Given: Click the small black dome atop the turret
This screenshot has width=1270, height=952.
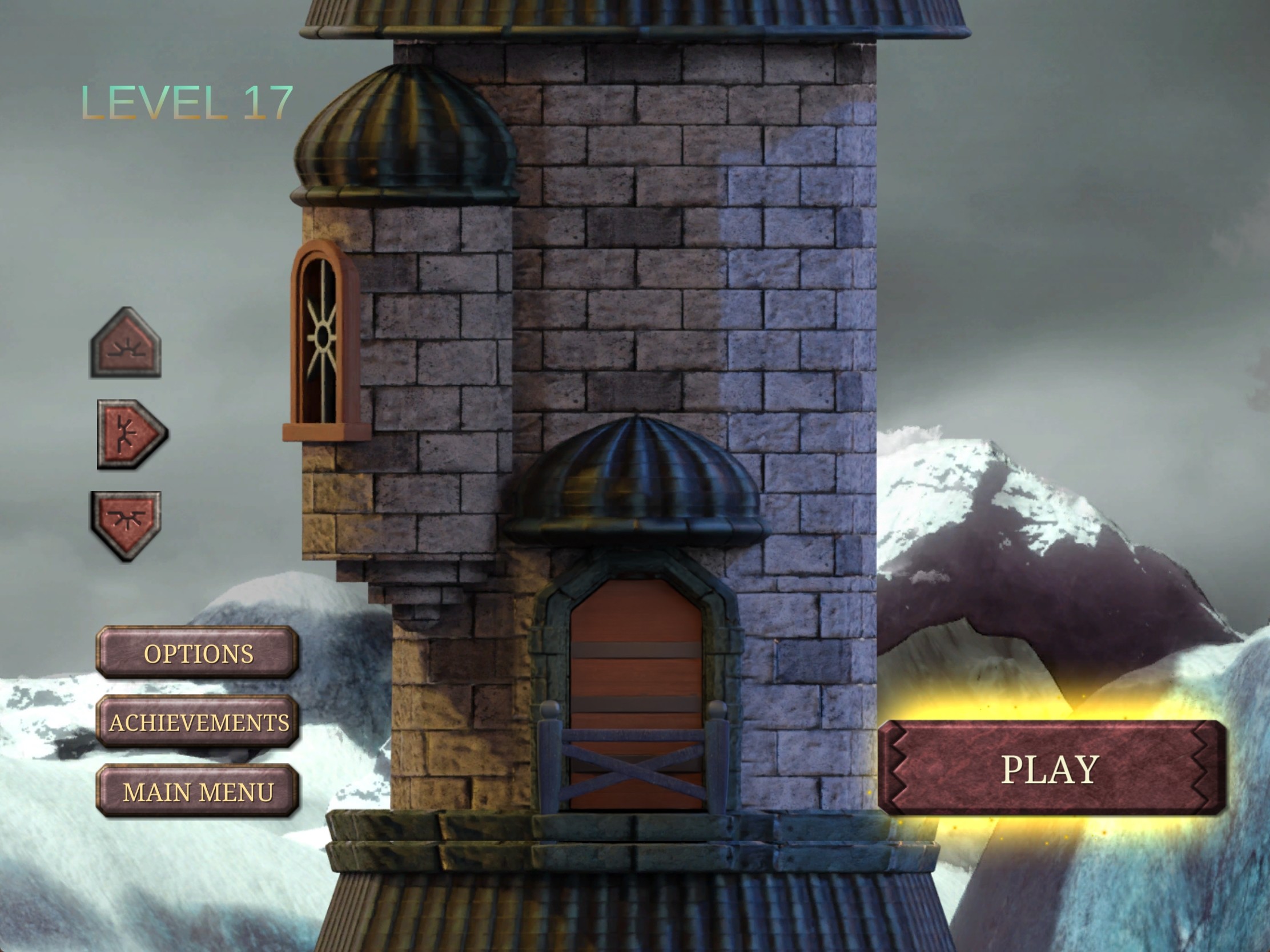Looking at the screenshot, I should pos(405,132).
